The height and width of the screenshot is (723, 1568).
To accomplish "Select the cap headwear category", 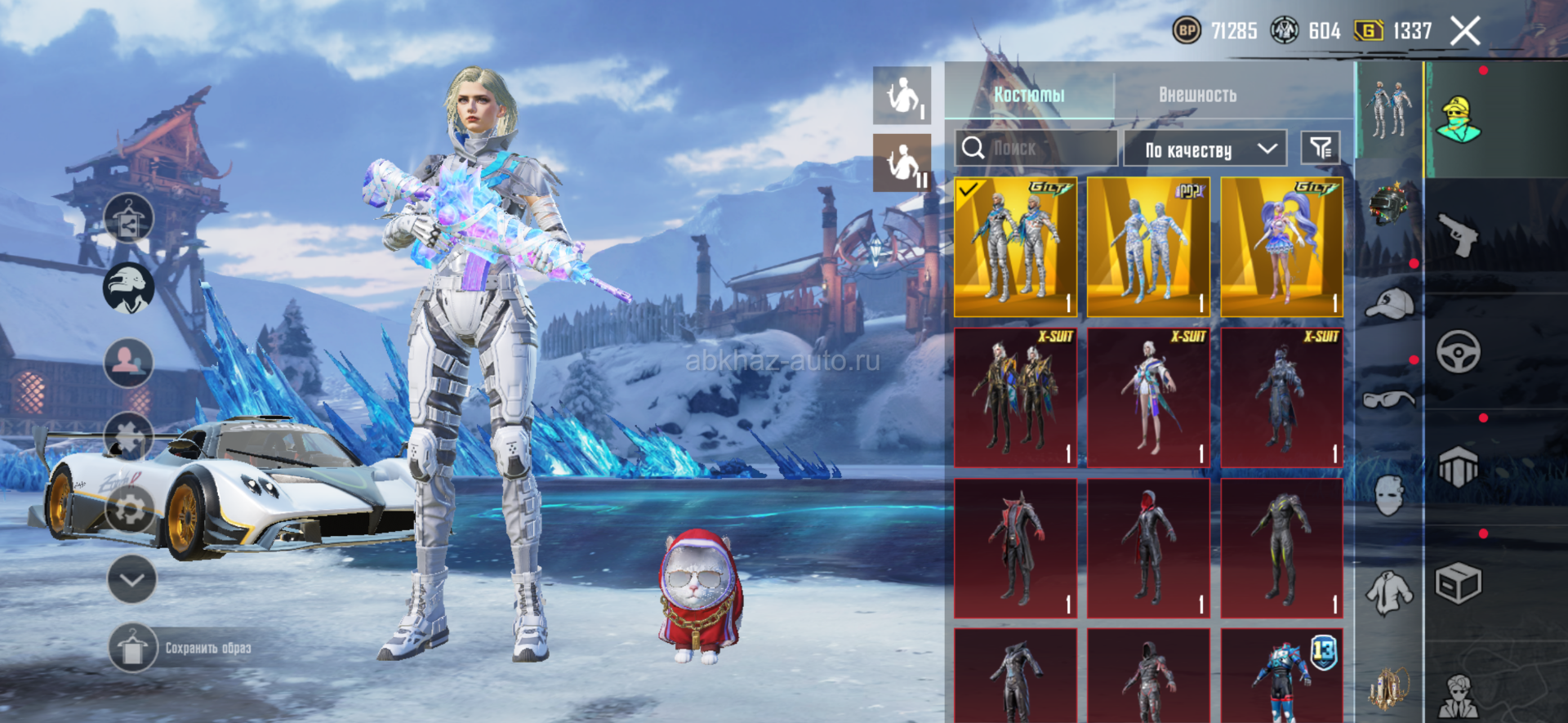I will tap(1389, 304).
